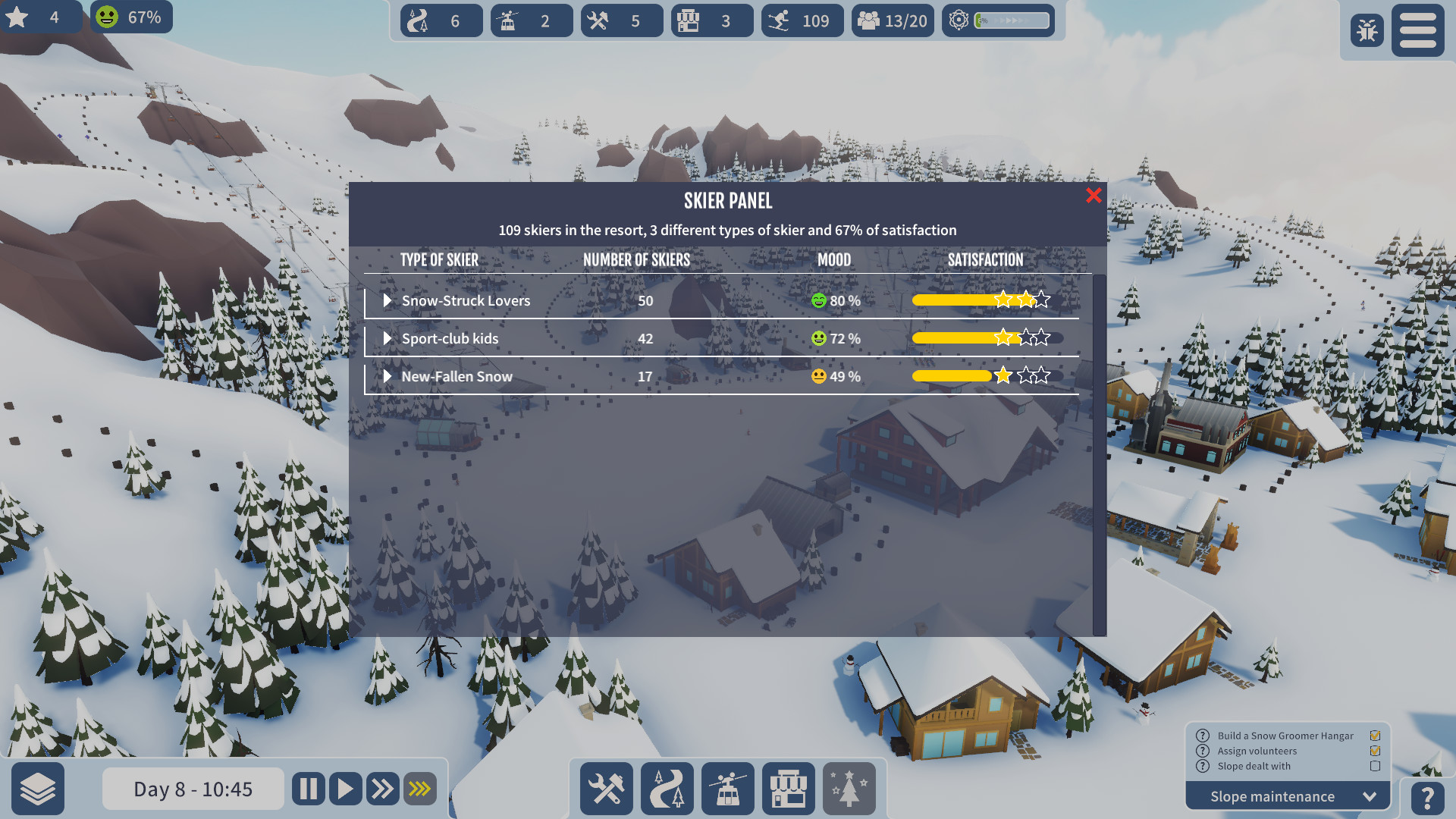The image size is (1456, 819).
Task: Expand the Sport-club kids details
Action: pos(388,339)
